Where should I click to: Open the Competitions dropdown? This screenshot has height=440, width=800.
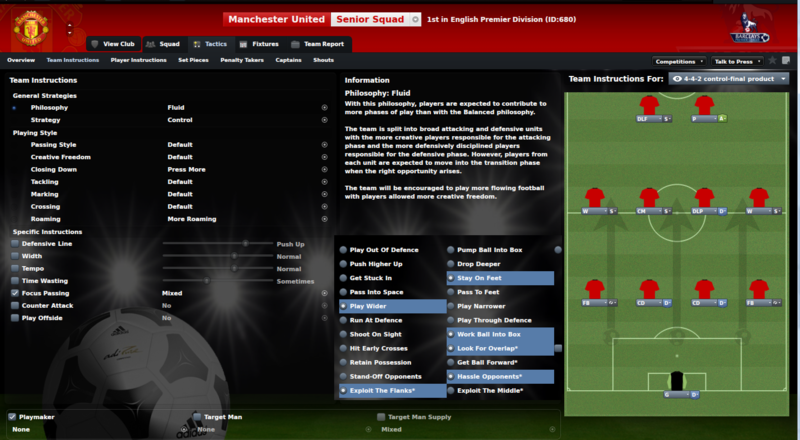tap(679, 61)
